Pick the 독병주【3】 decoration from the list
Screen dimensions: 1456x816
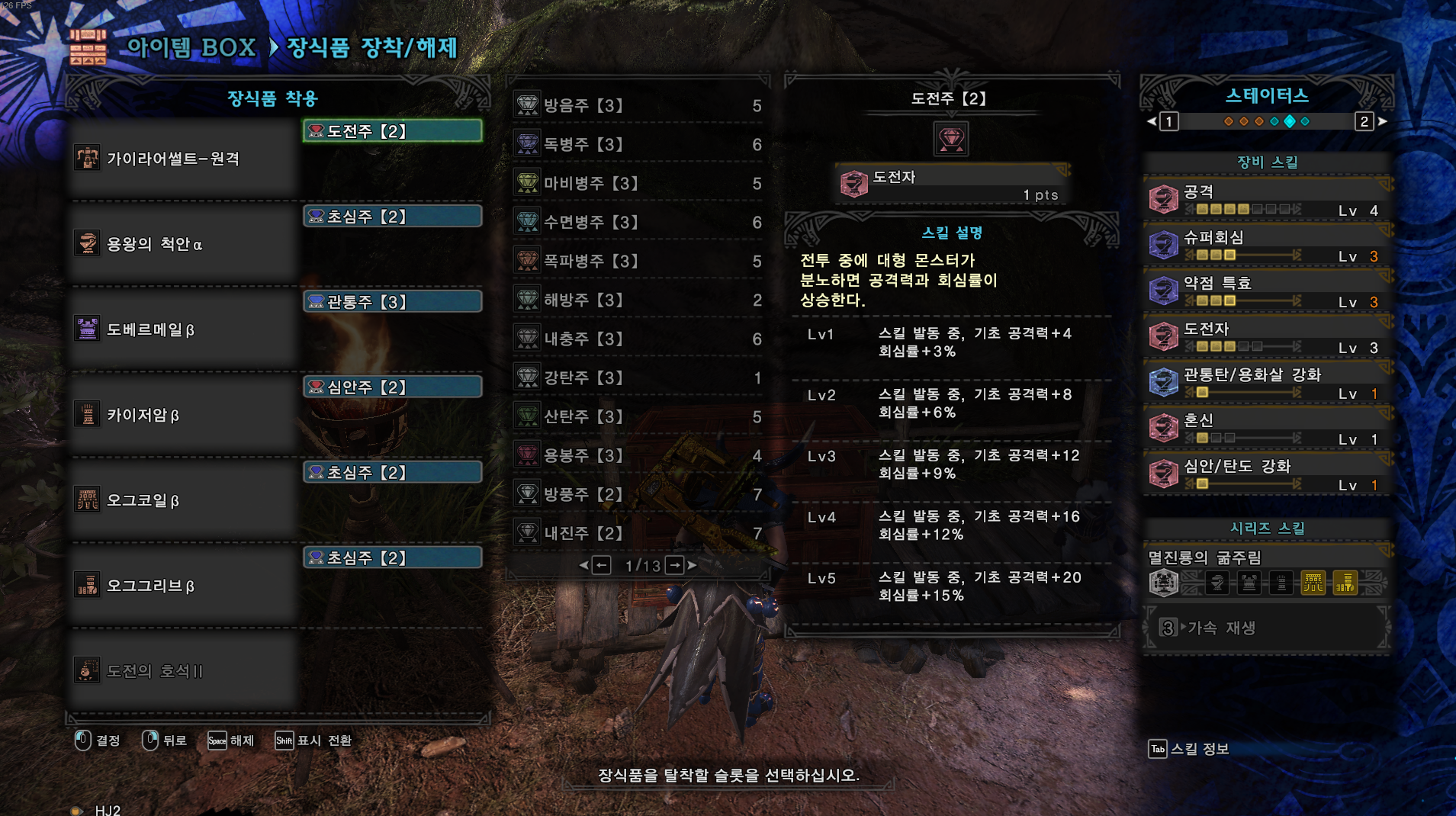click(638, 144)
